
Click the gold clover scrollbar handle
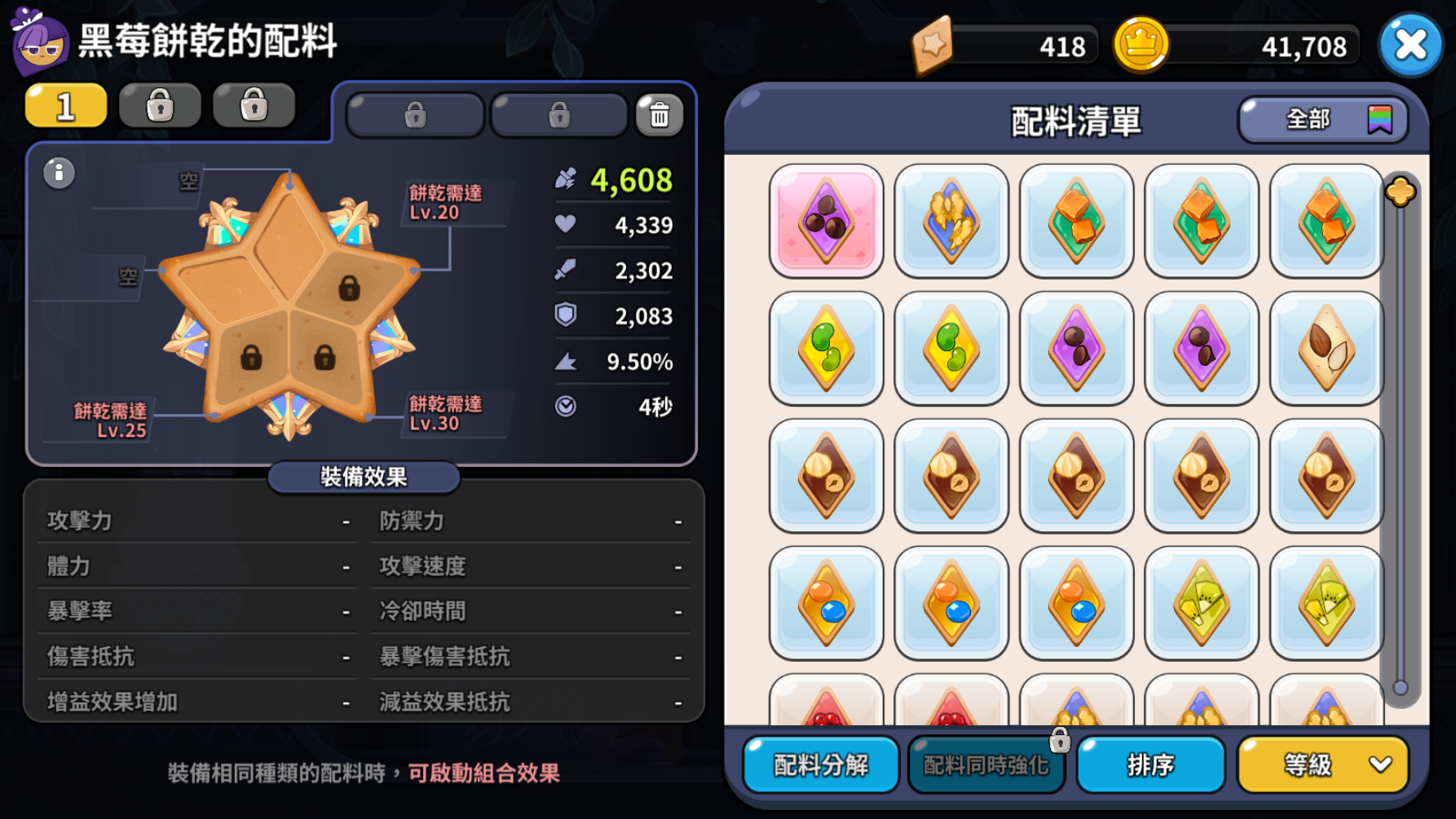[x=1400, y=192]
